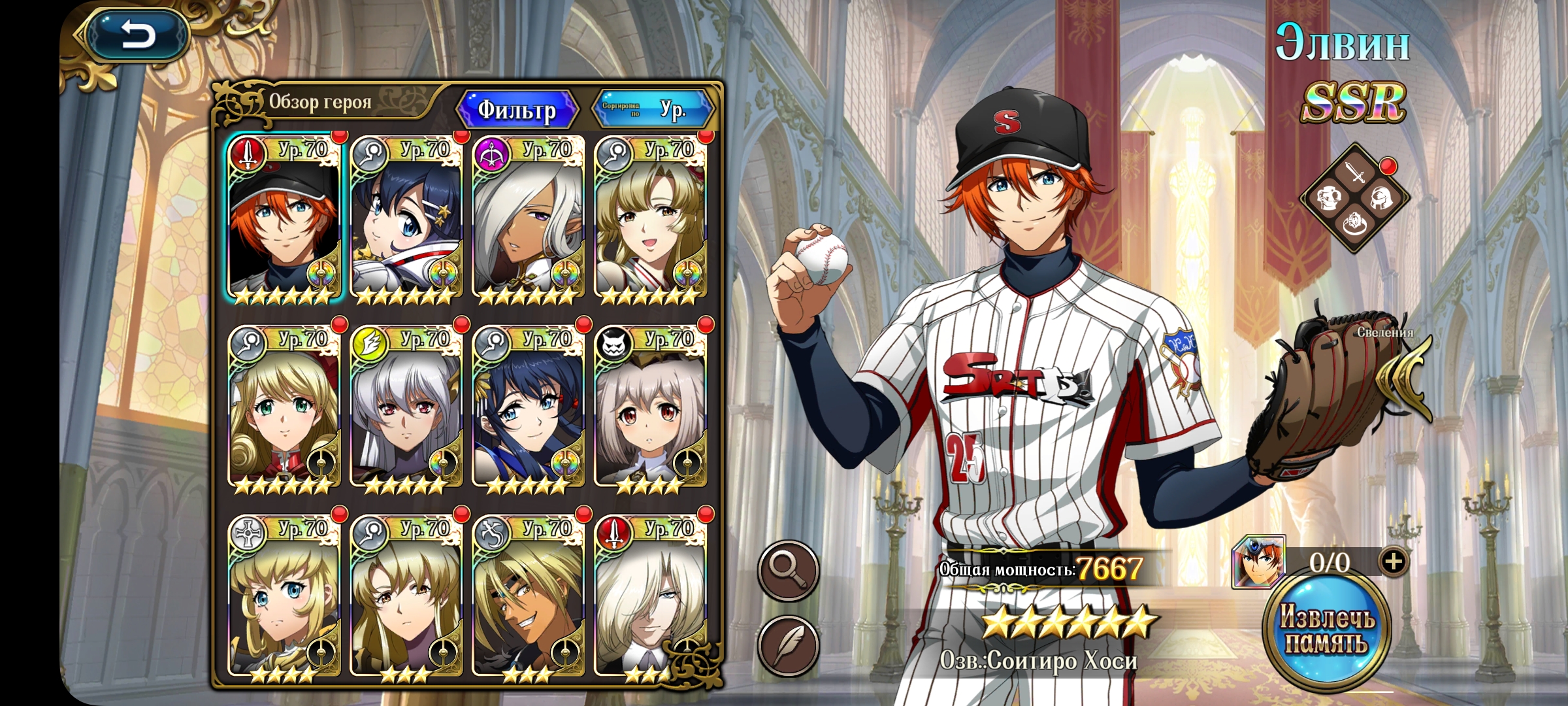Select the Elwin baseball cap hero card
Screen dimensions: 1568x706
[x=284, y=219]
